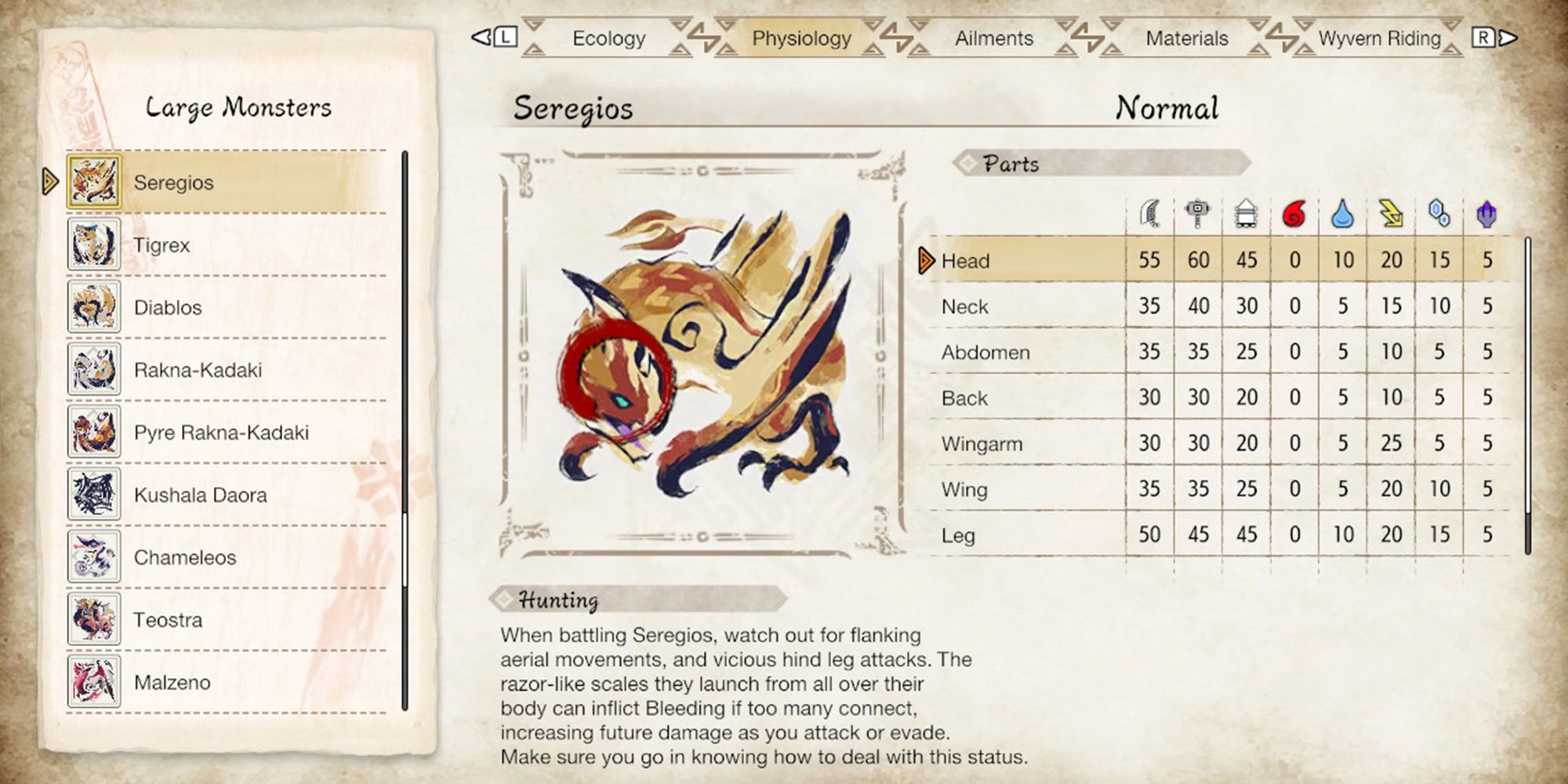1568x784 pixels.
Task: Open the Materials tab
Action: [x=1186, y=37]
